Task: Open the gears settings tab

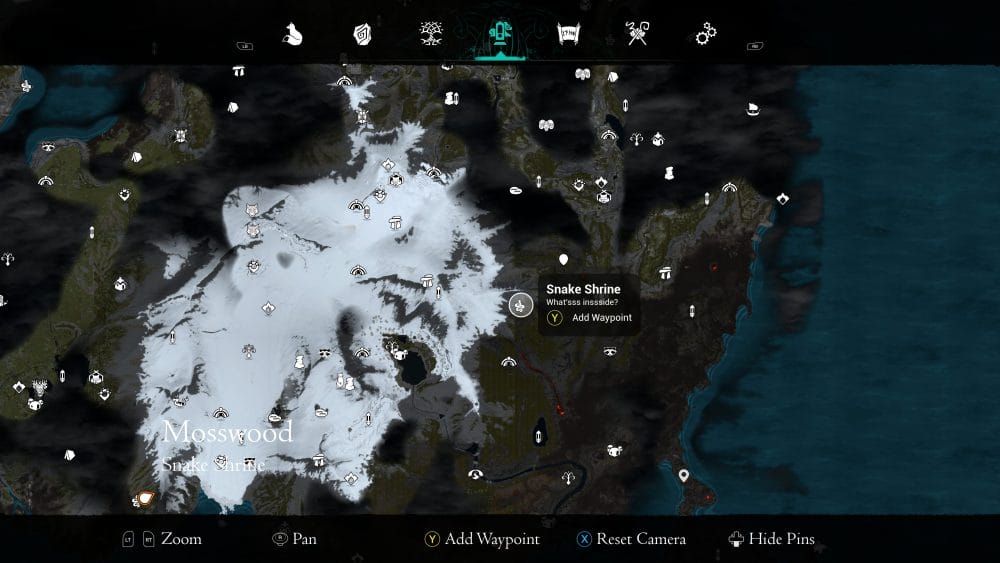Action: (705, 35)
